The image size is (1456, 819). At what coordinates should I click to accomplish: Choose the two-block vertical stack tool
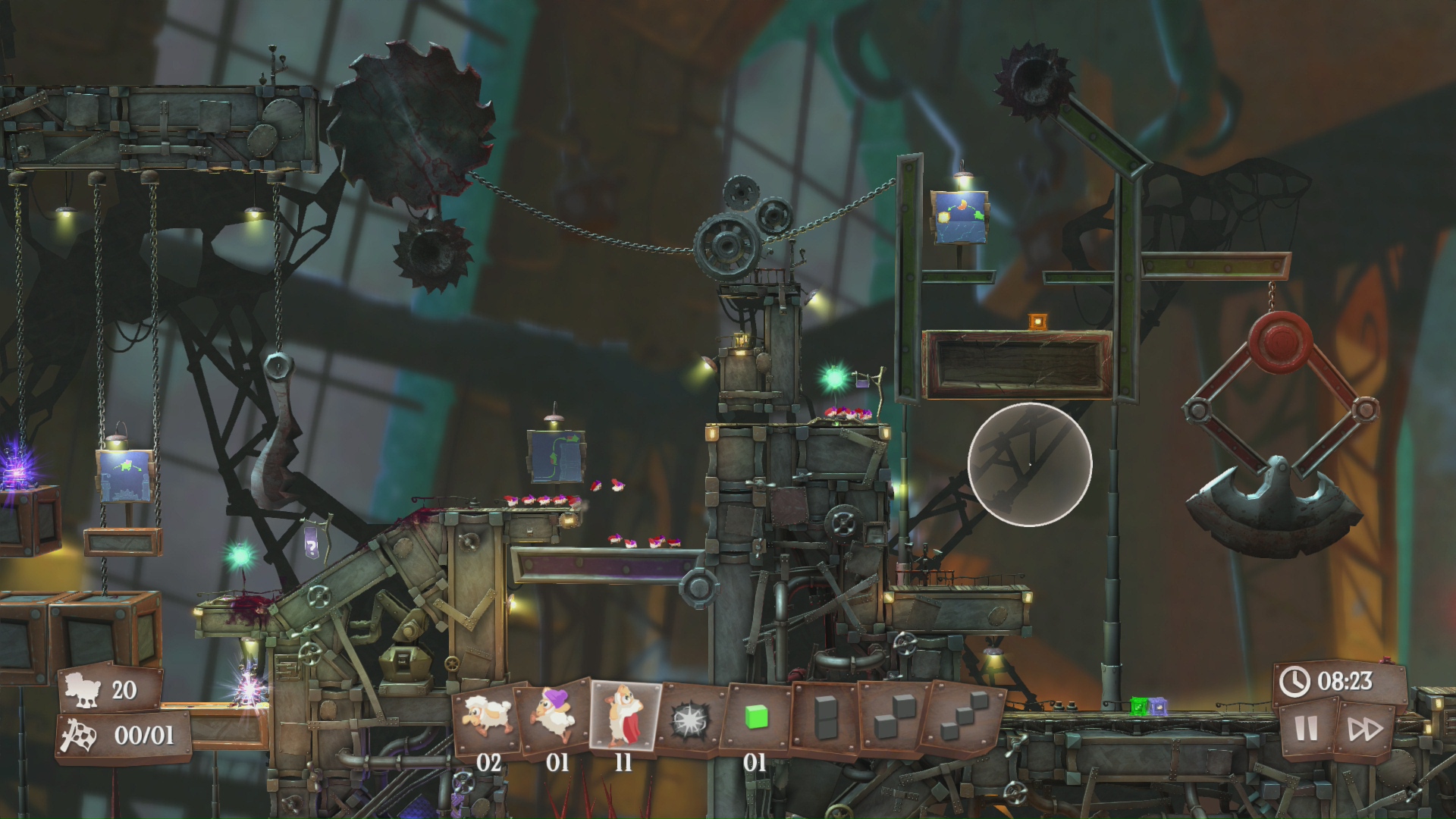[x=824, y=717]
